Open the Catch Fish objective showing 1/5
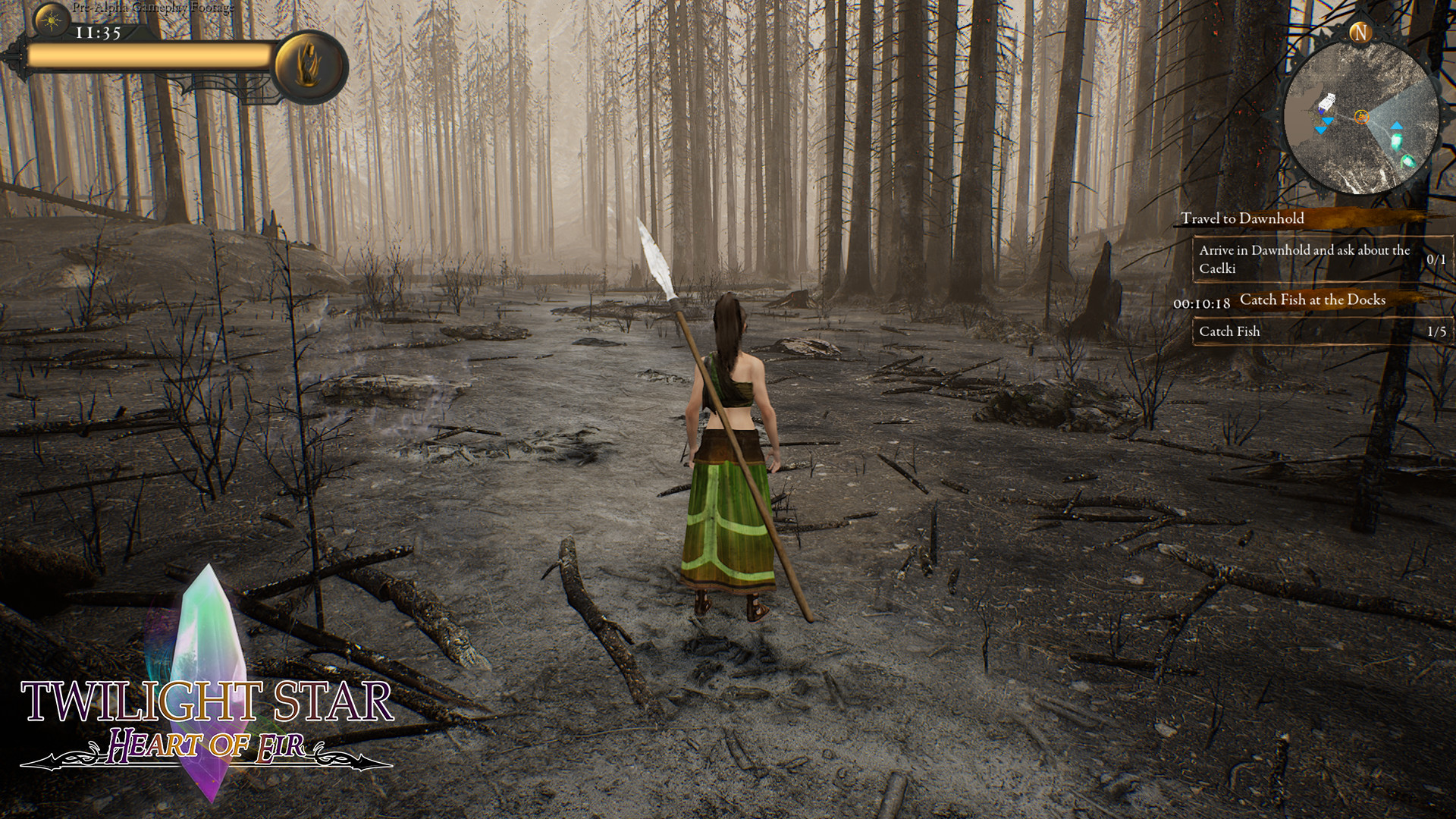This screenshot has height=819, width=1456. pos(1289,331)
